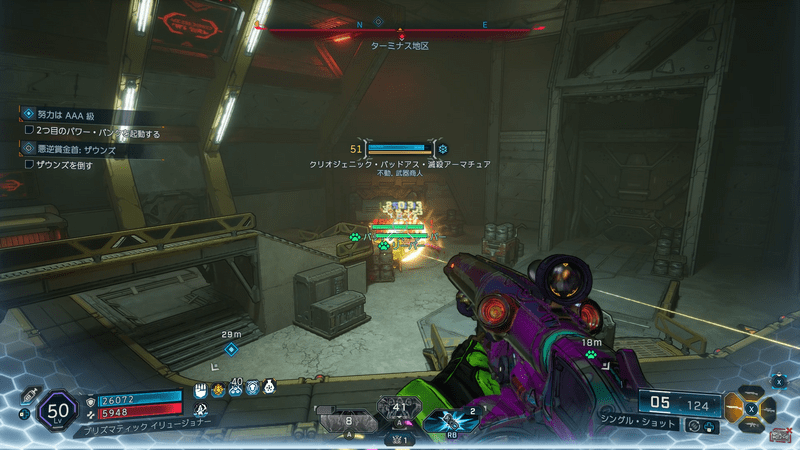
Task: Click the grenade ordnance slot showing 8
Action: coord(346,423)
